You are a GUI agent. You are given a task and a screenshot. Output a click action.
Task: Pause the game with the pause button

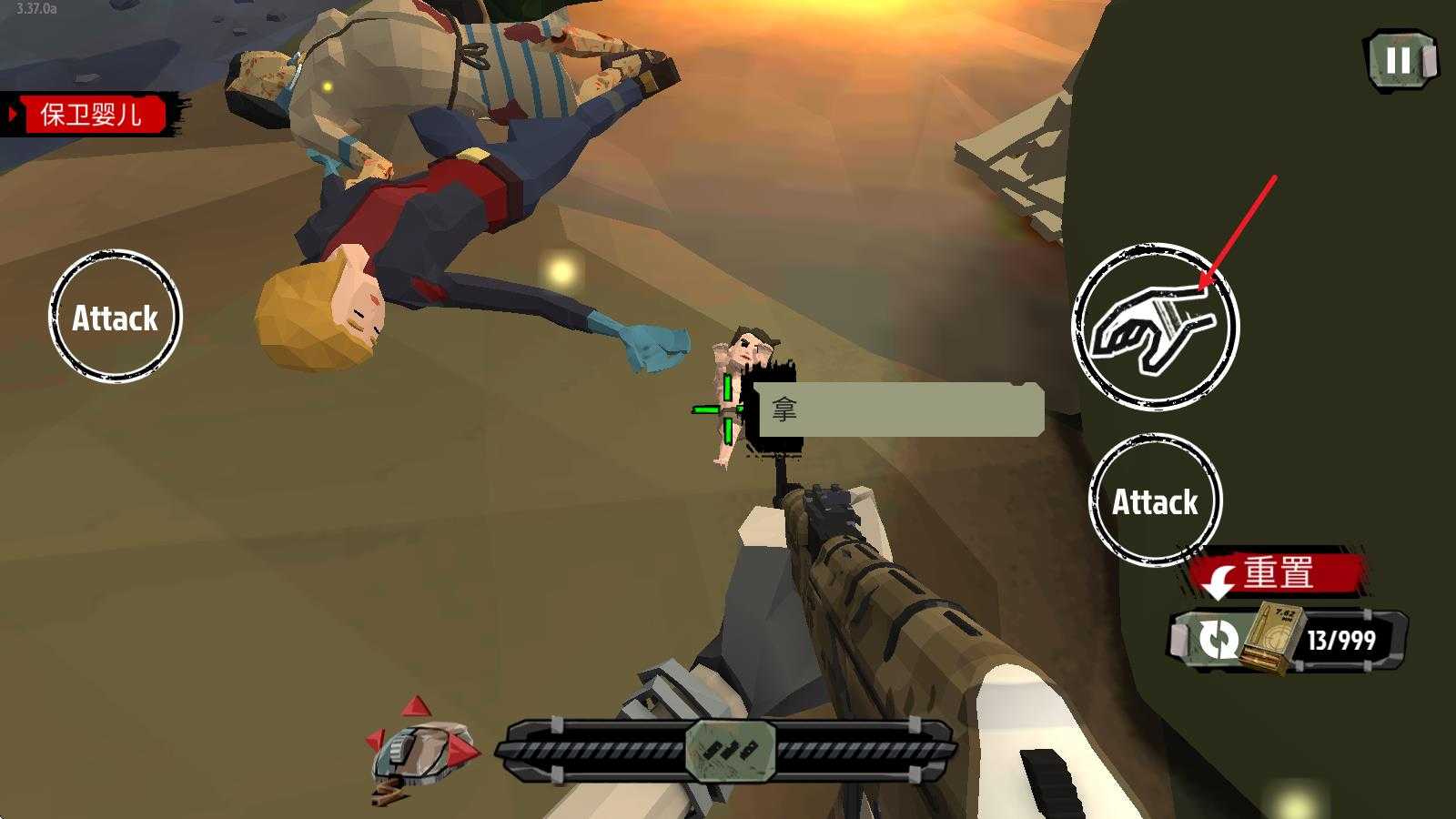click(x=1400, y=60)
